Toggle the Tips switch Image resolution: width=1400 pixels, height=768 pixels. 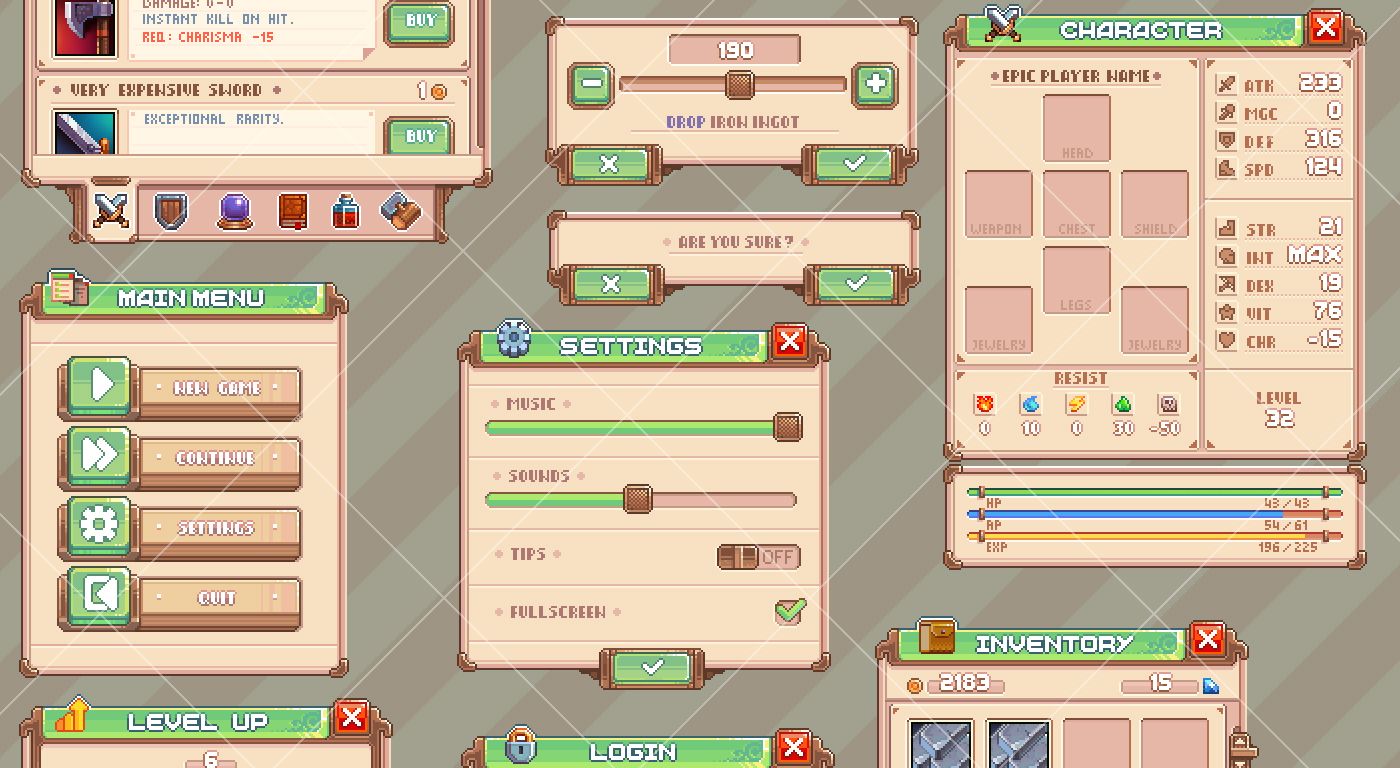point(759,557)
